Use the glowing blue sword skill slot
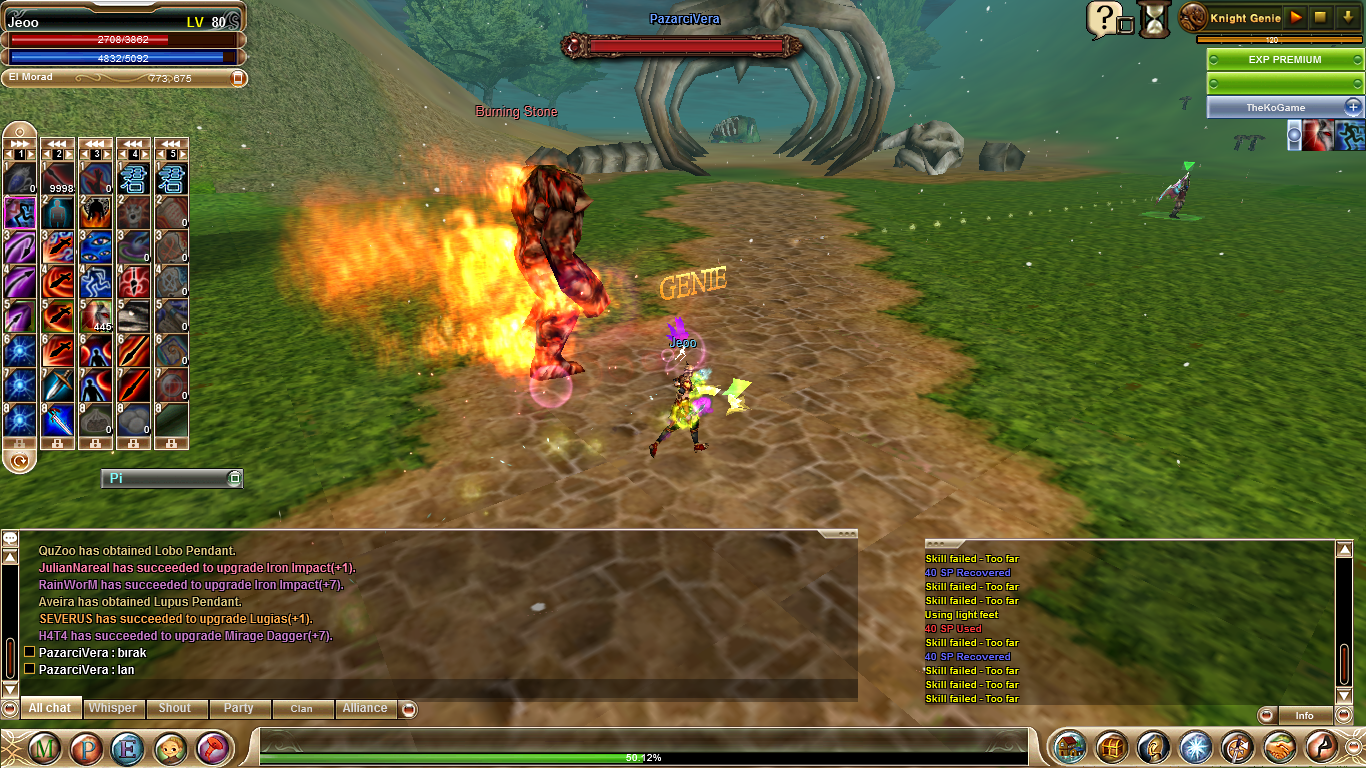This screenshot has width=1366, height=768. 58,420
